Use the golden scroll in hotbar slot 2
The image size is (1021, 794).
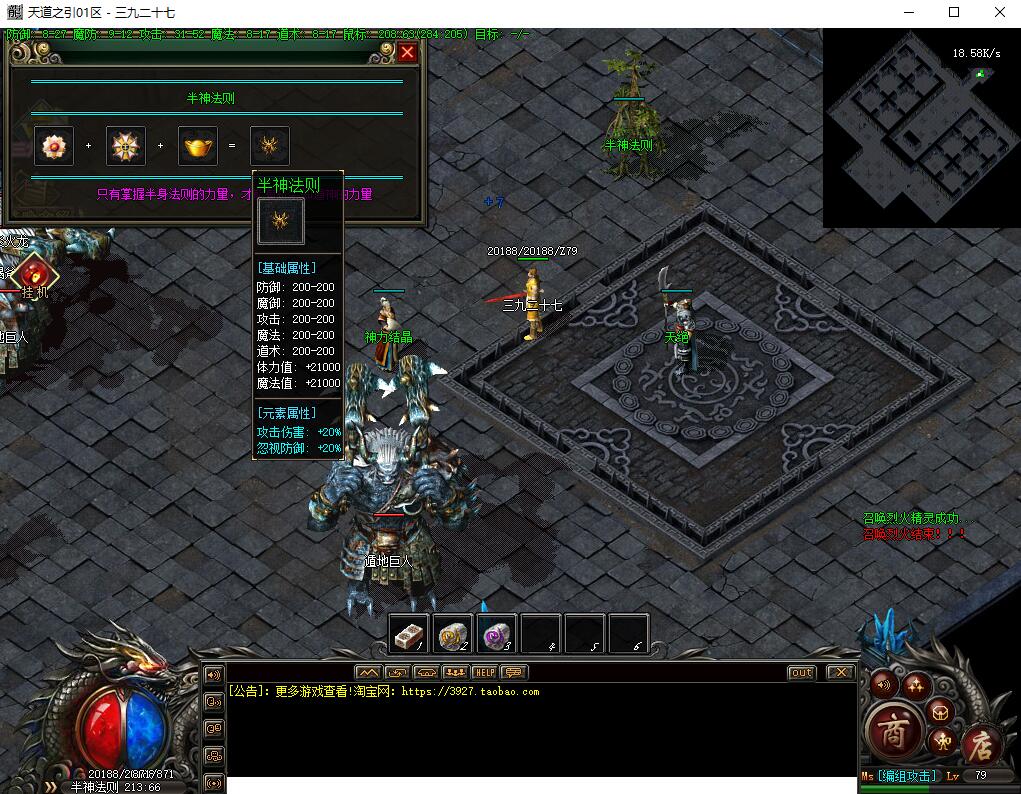pos(452,634)
